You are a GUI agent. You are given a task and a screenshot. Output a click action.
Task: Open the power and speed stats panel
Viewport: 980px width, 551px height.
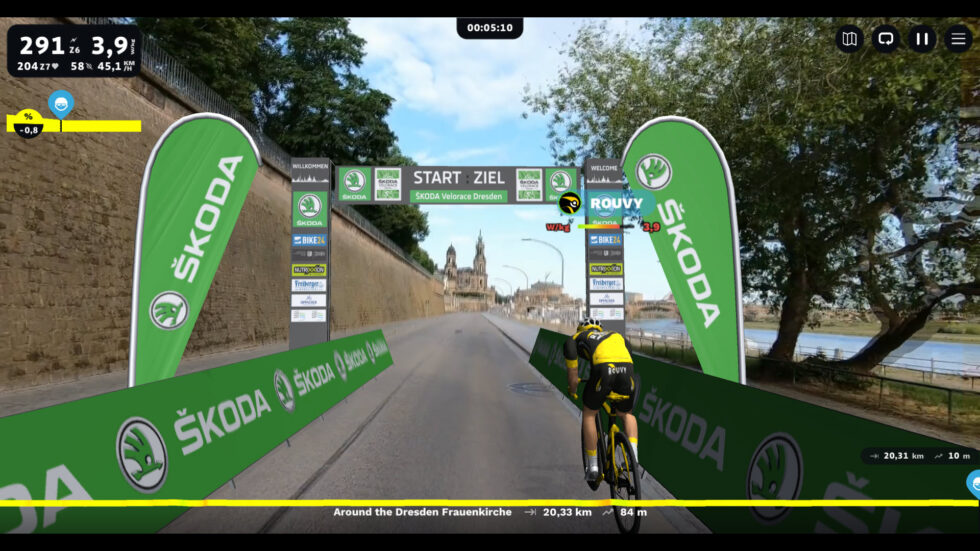(x=75, y=51)
